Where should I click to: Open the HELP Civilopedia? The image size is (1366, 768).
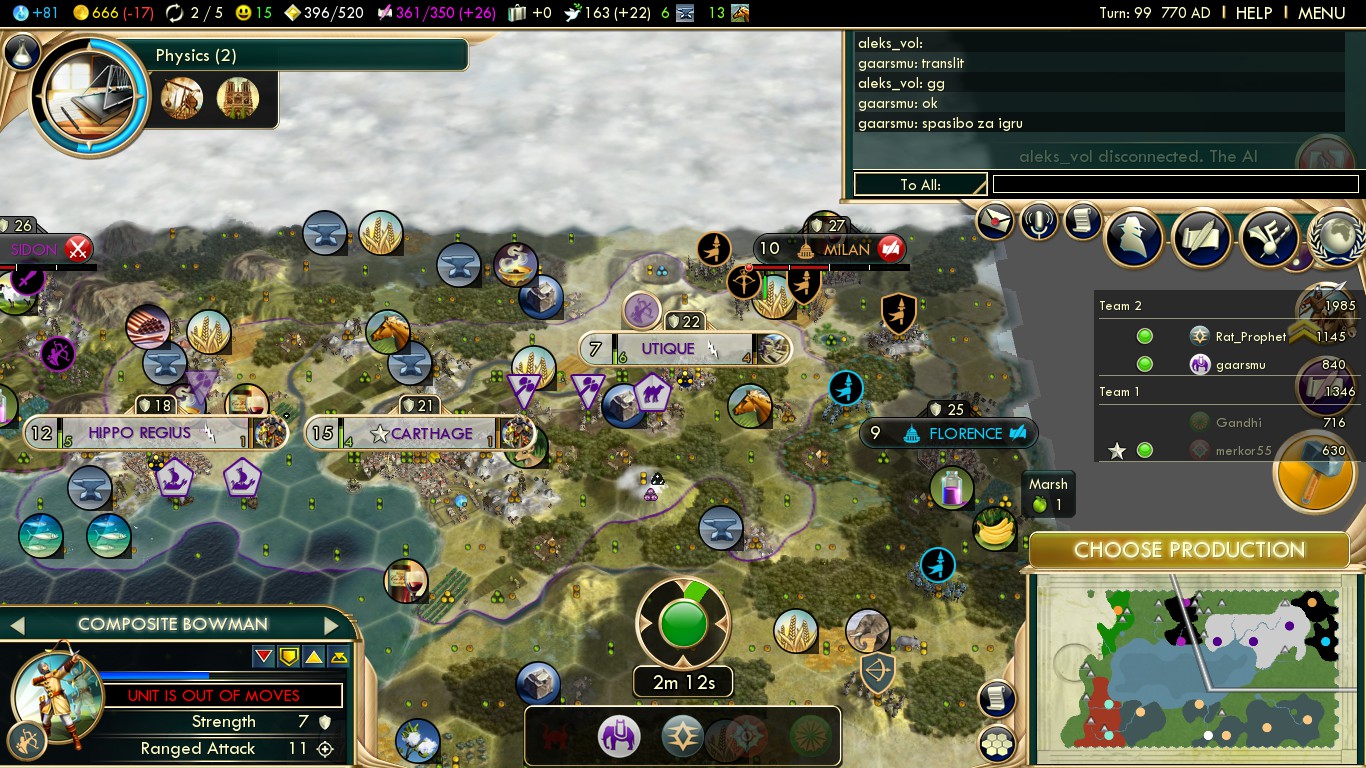coord(1254,13)
